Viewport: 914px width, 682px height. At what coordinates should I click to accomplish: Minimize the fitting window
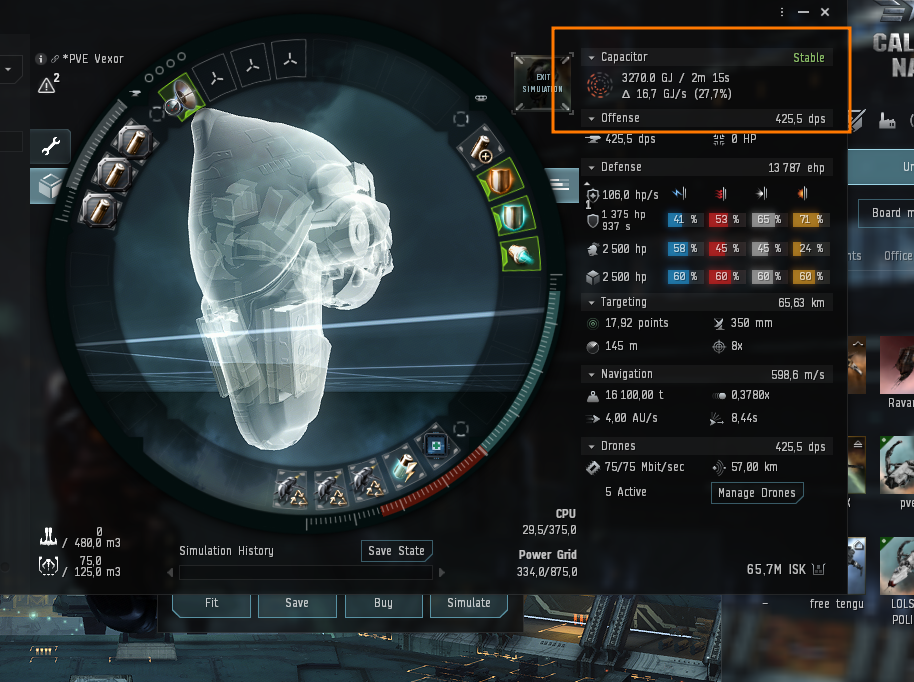tap(805, 12)
